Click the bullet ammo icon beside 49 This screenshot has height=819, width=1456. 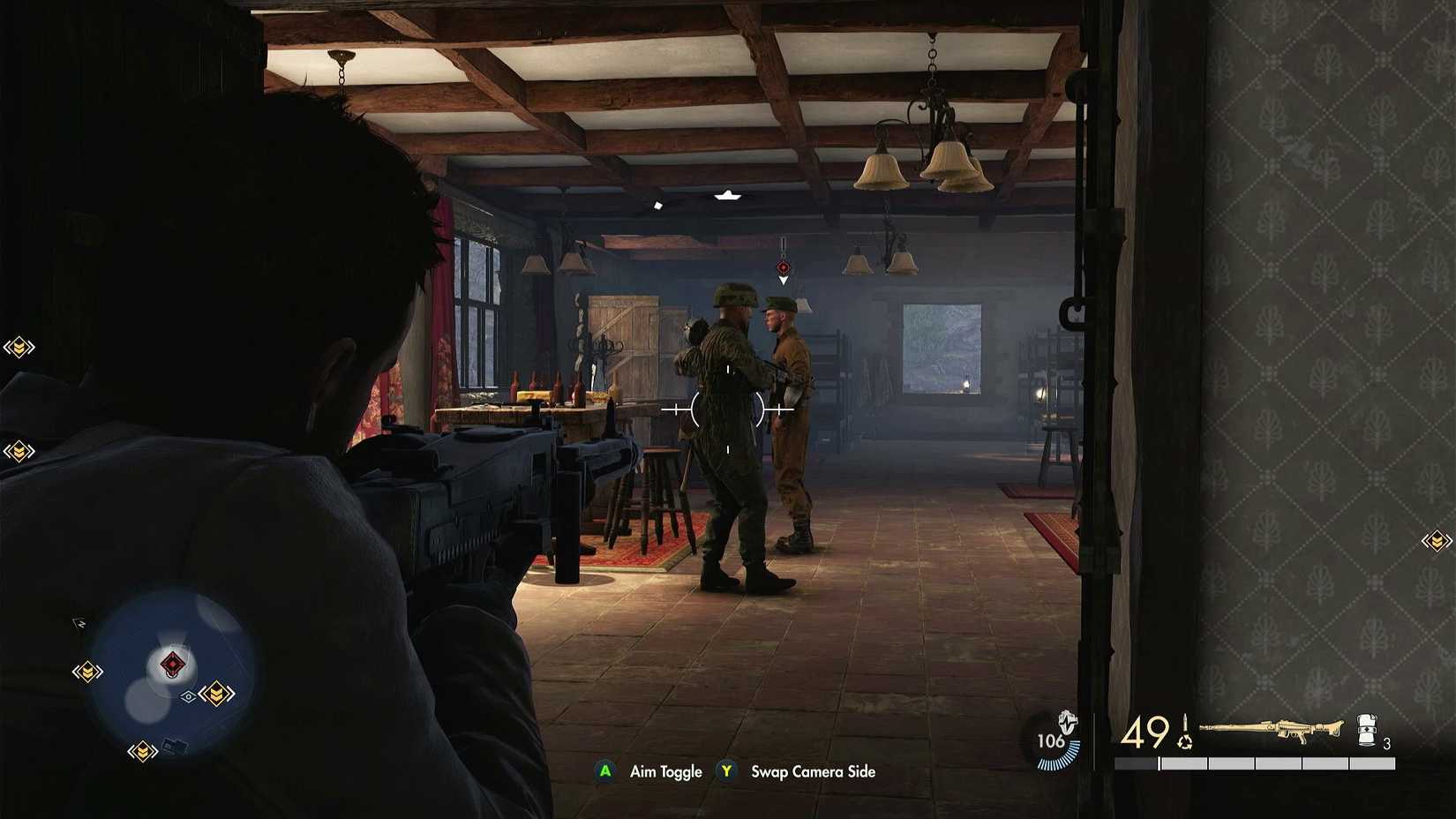pos(1185,722)
